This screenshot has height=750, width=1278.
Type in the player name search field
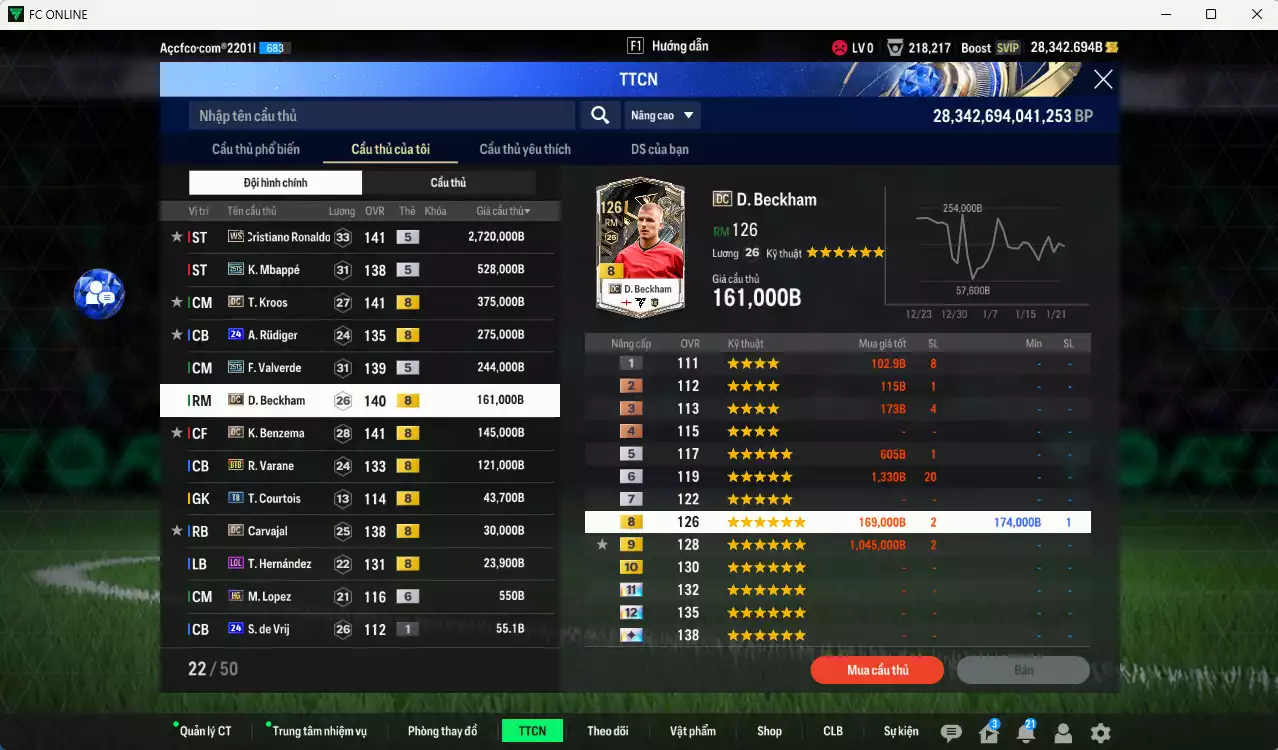pos(380,116)
